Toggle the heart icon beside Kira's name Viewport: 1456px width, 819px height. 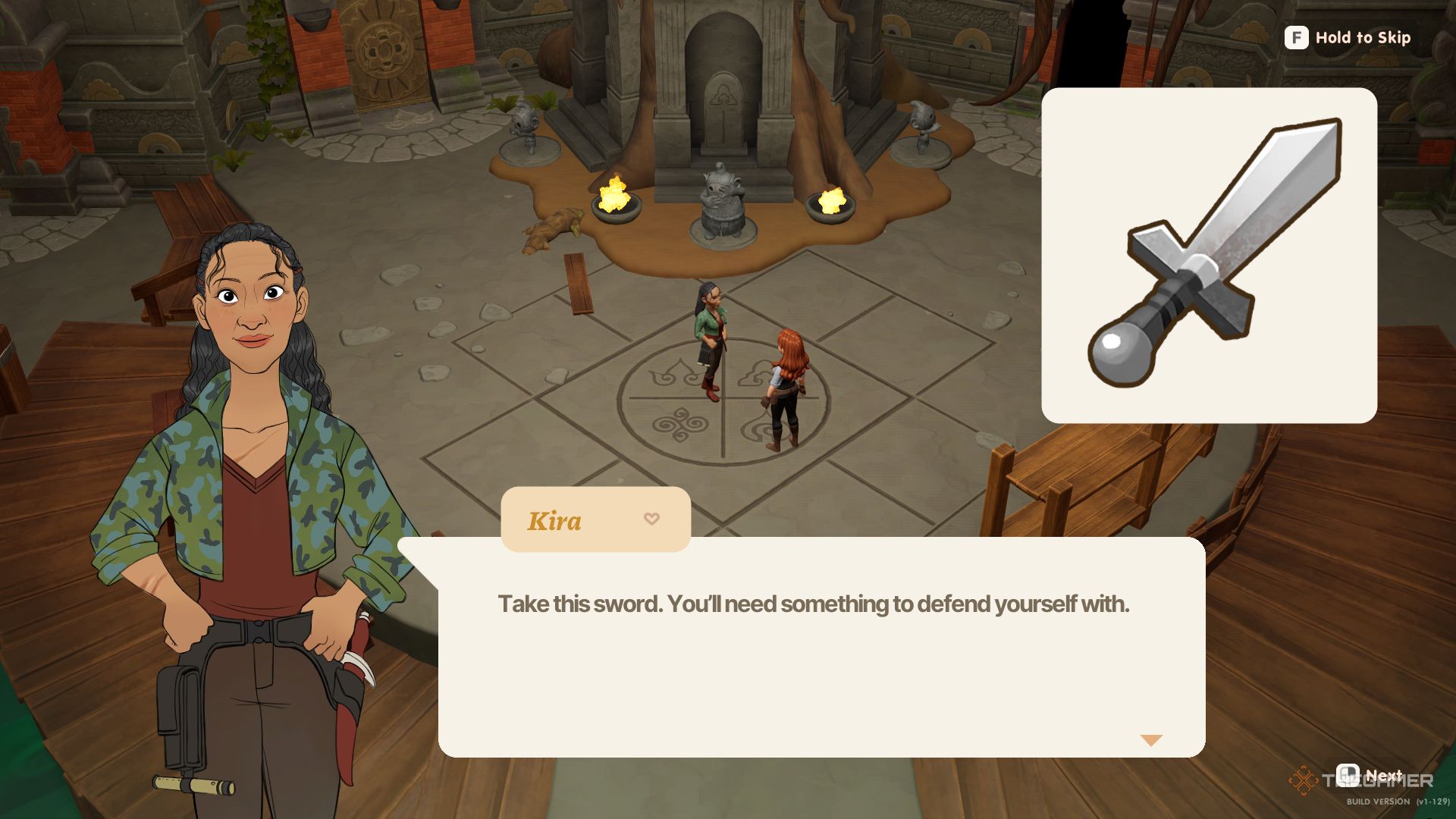coord(651,519)
